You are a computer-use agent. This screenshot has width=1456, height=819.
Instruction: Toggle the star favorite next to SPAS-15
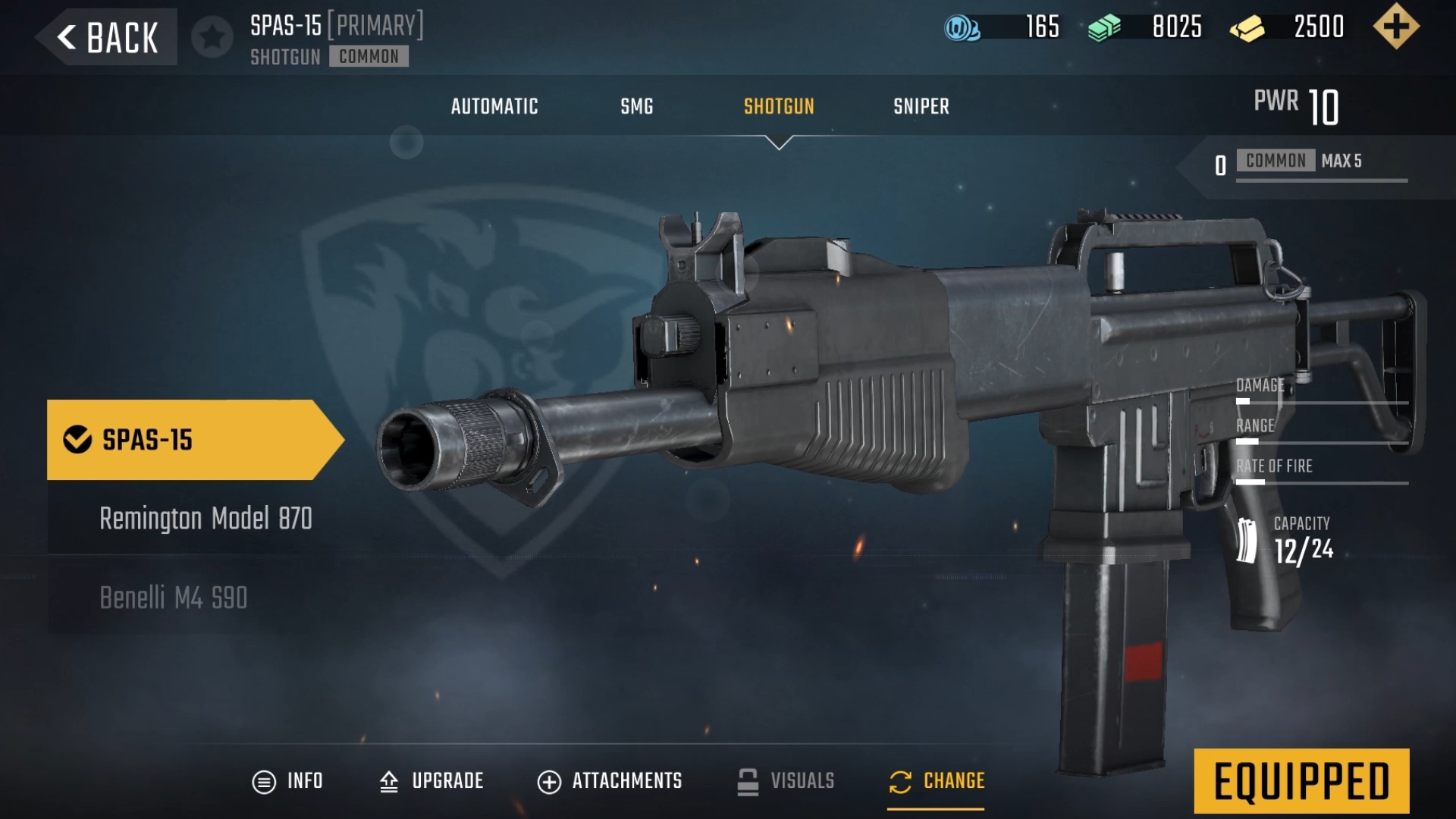(x=213, y=36)
